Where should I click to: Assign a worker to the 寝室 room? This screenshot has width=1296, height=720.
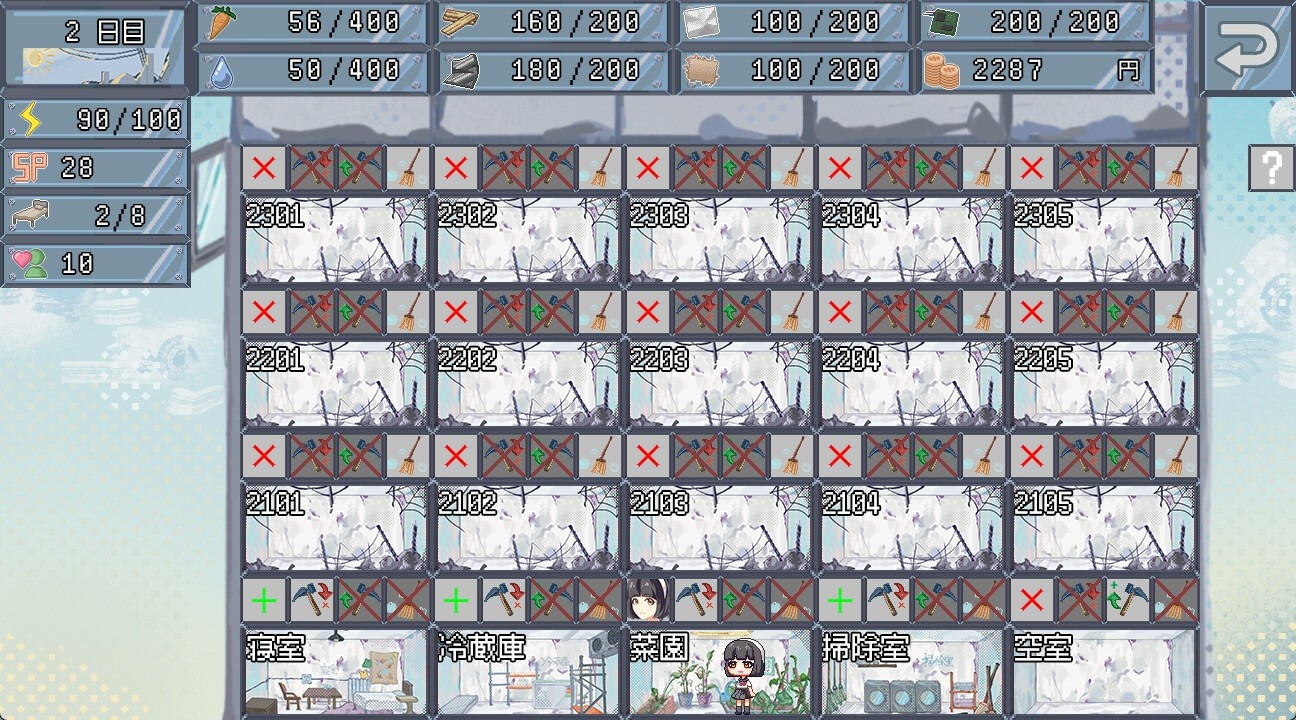(x=264, y=600)
